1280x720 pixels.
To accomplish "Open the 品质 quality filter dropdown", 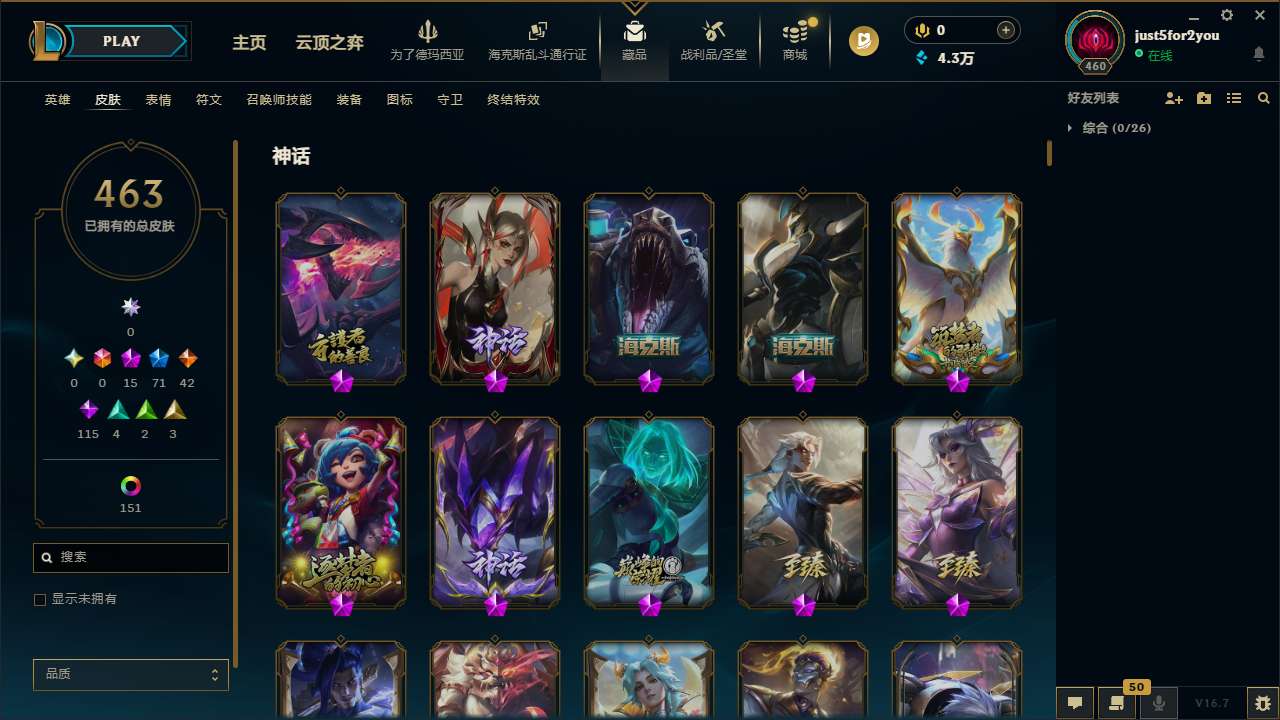I will (x=130, y=674).
